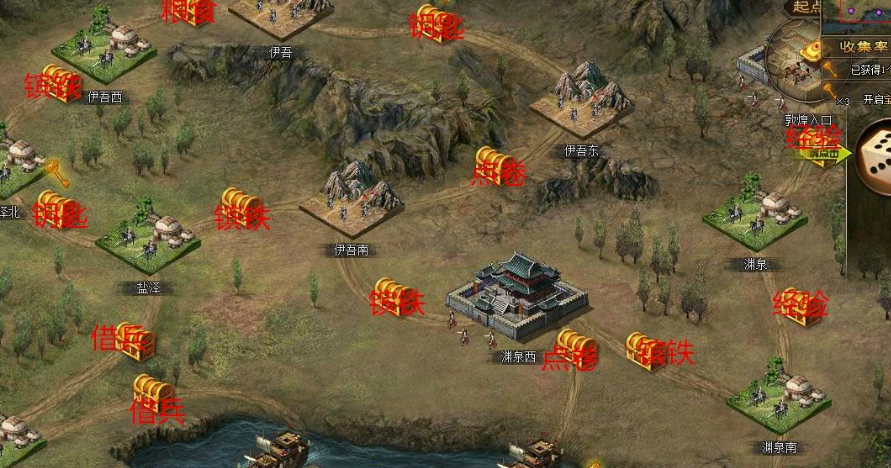Select the 伊吾西 camp tile

coord(104,48)
